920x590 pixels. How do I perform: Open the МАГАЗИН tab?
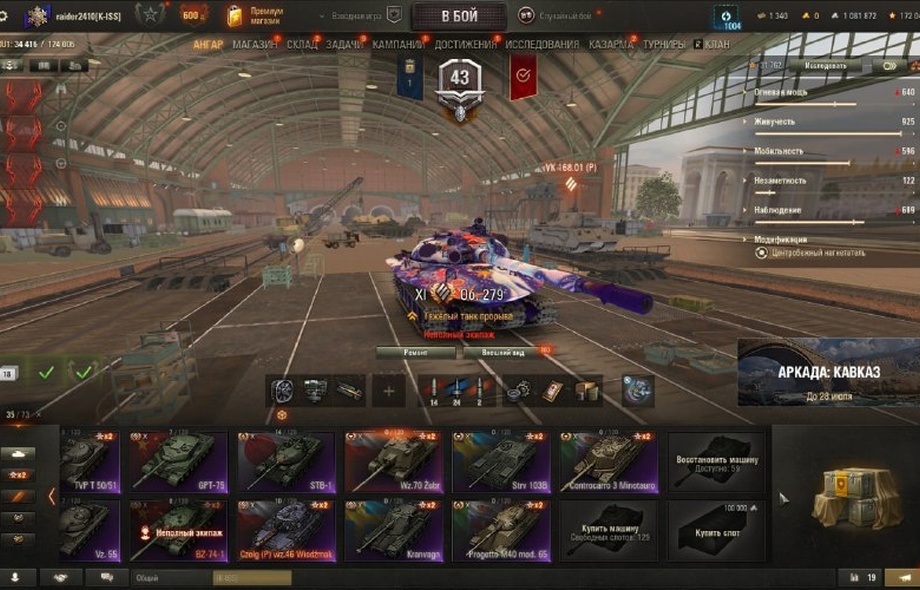click(256, 45)
